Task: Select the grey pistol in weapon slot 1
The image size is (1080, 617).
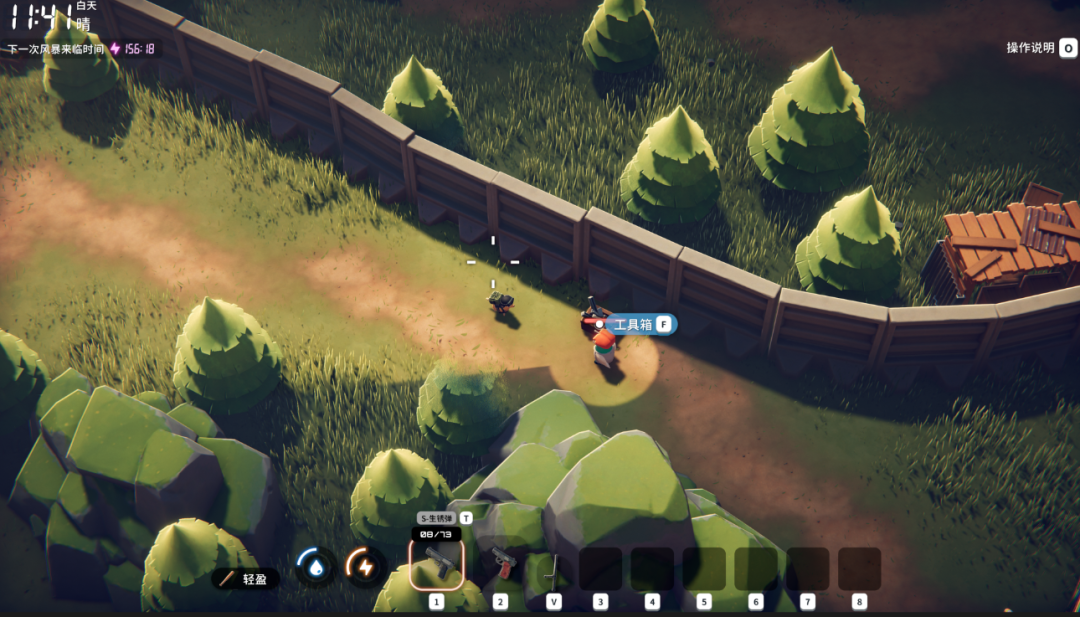Action: (436, 565)
